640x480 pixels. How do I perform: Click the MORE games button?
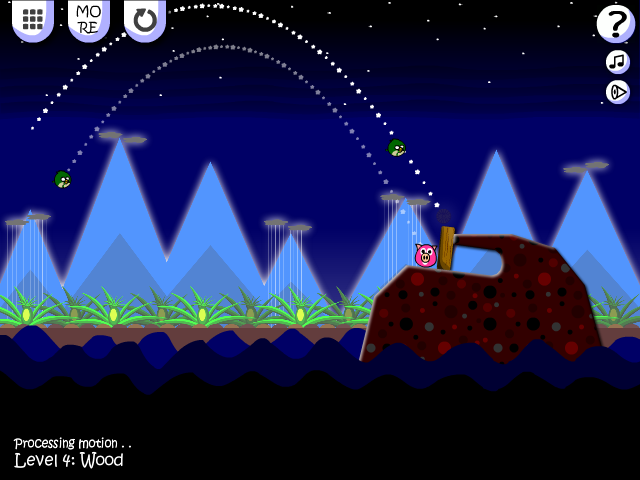pyautogui.click(x=89, y=19)
